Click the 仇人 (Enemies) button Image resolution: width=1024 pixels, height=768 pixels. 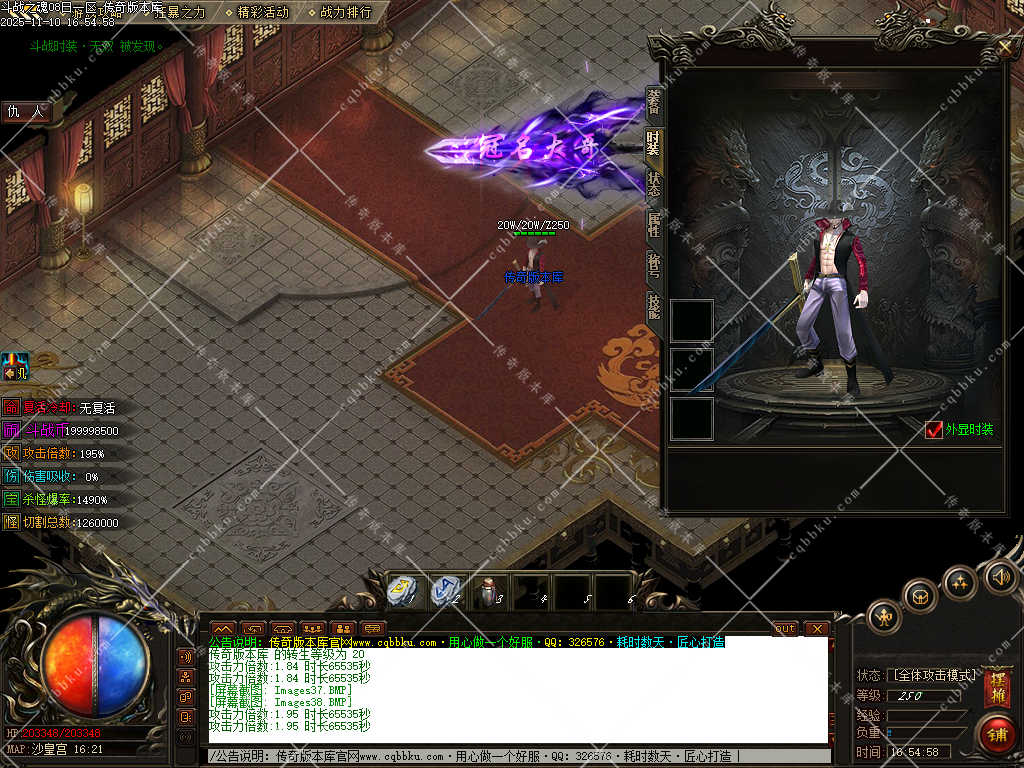tap(27, 112)
